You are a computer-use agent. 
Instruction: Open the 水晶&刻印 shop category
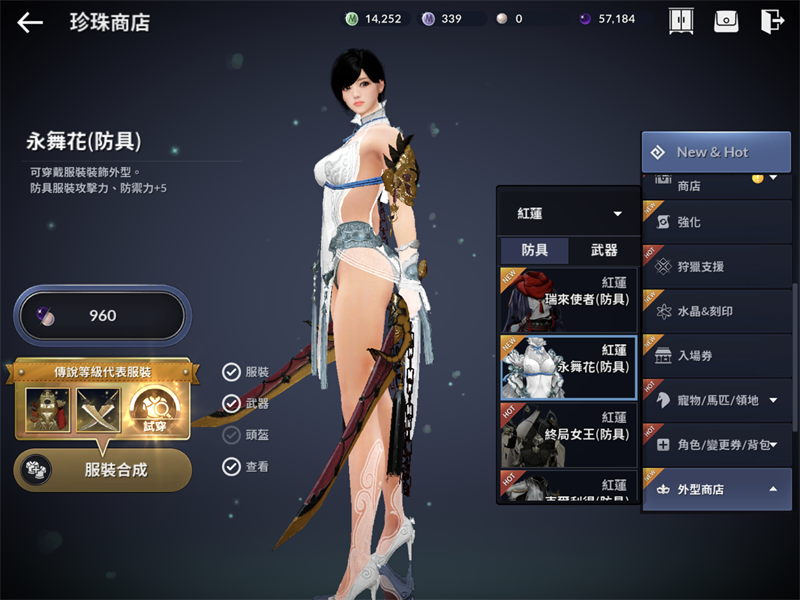click(716, 311)
